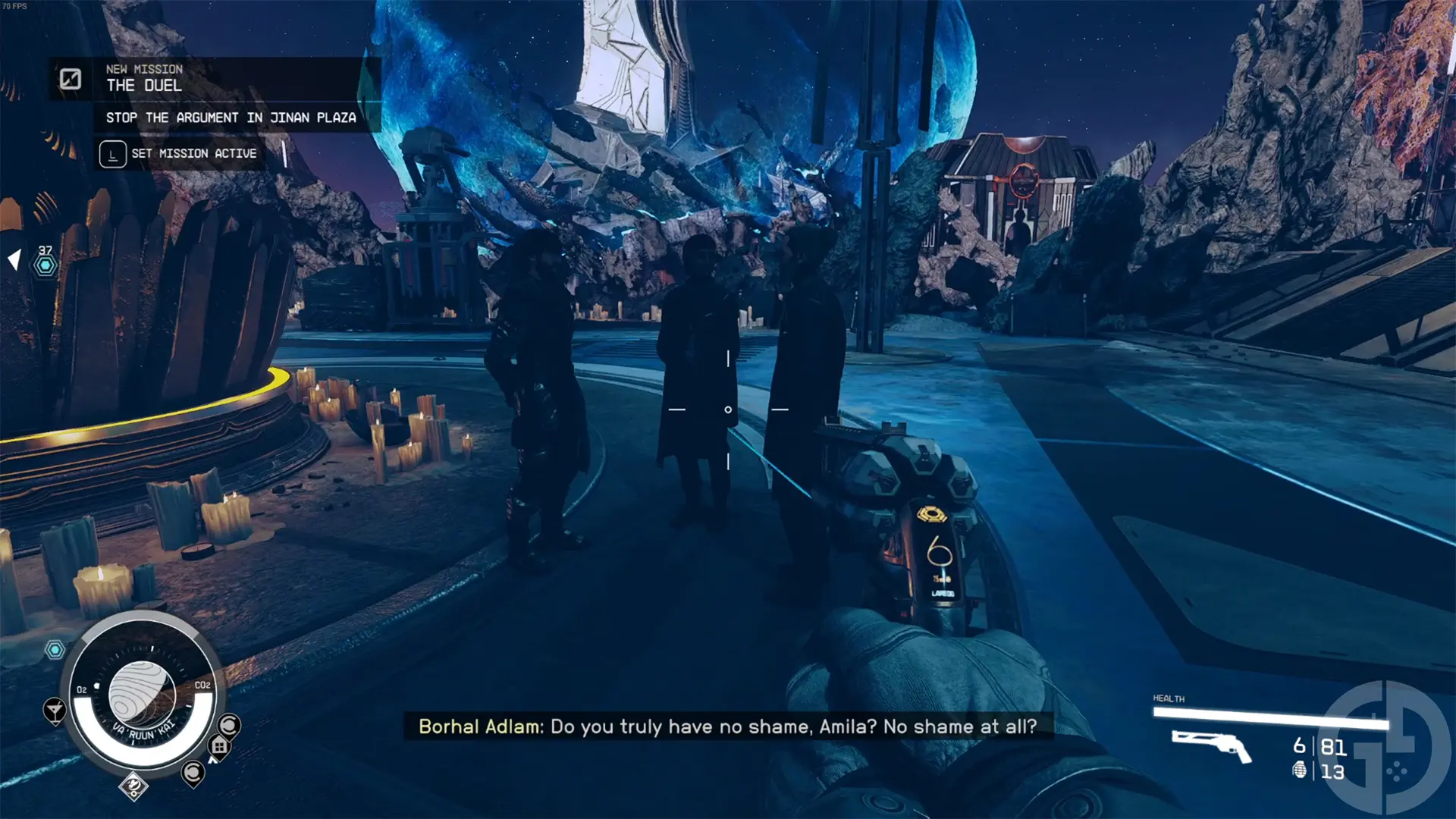Toggle the CO2 indicator on the compass
Image resolution: width=1456 pixels, height=819 pixels.
tap(202, 685)
